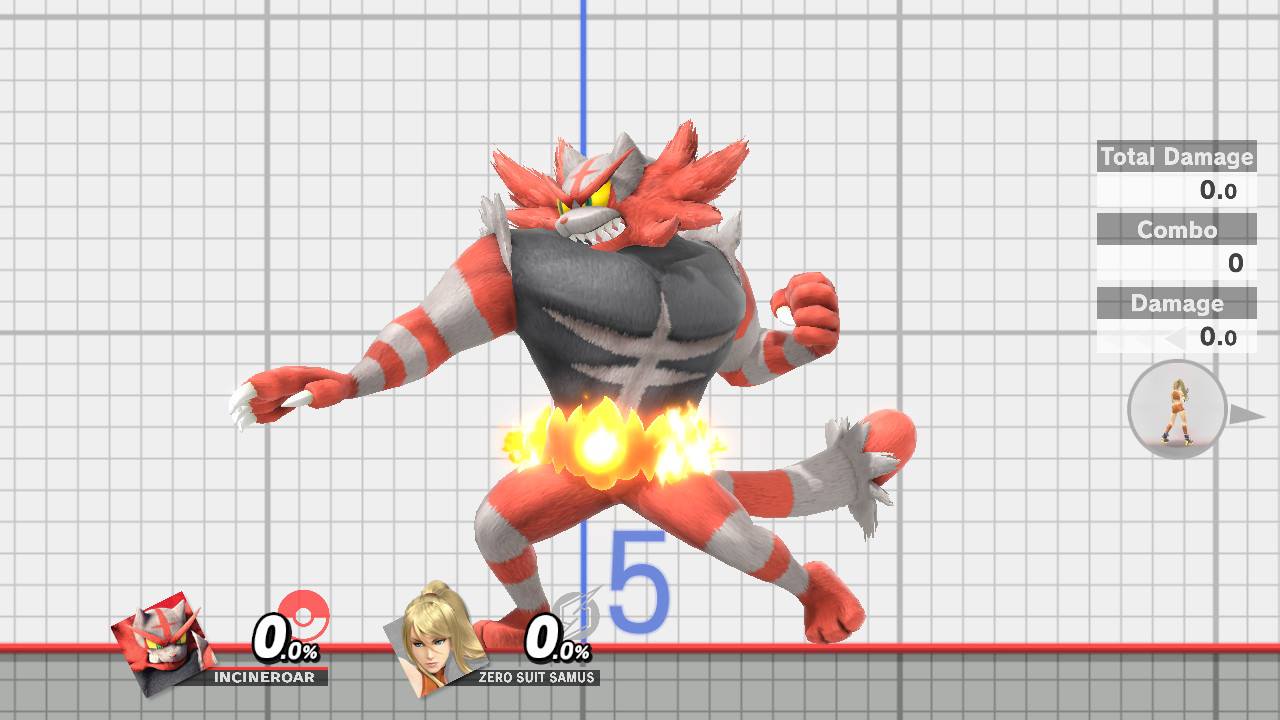Click the Combo counter header
The height and width of the screenshot is (720, 1280).
pyautogui.click(x=1176, y=230)
